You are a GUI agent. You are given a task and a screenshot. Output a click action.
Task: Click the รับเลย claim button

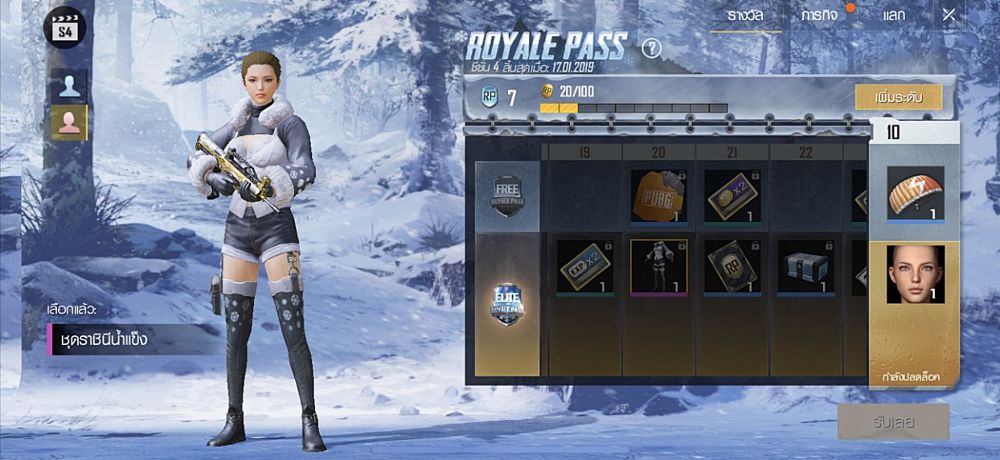(893, 422)
